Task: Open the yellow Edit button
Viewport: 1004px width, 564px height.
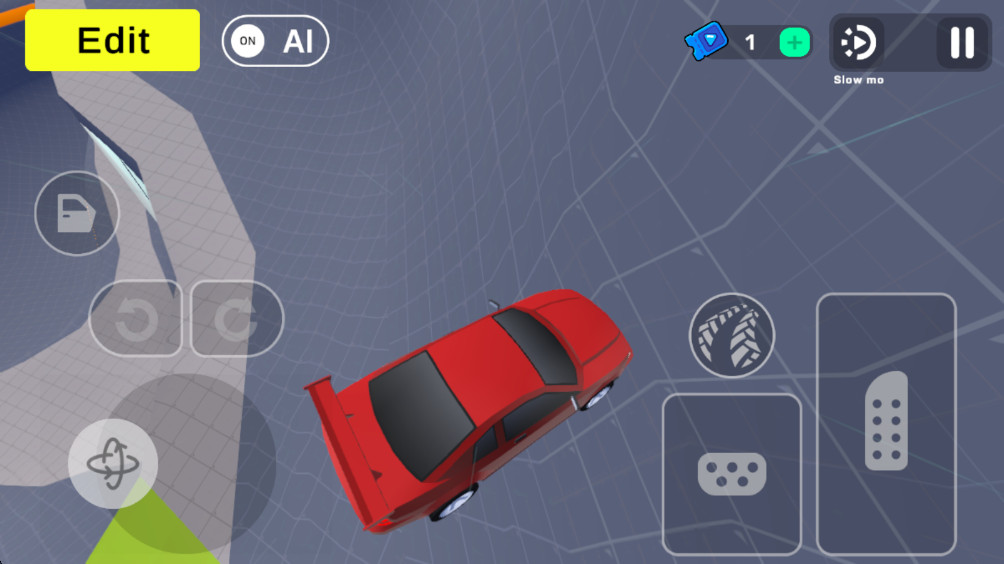Action: coord(112,40)
